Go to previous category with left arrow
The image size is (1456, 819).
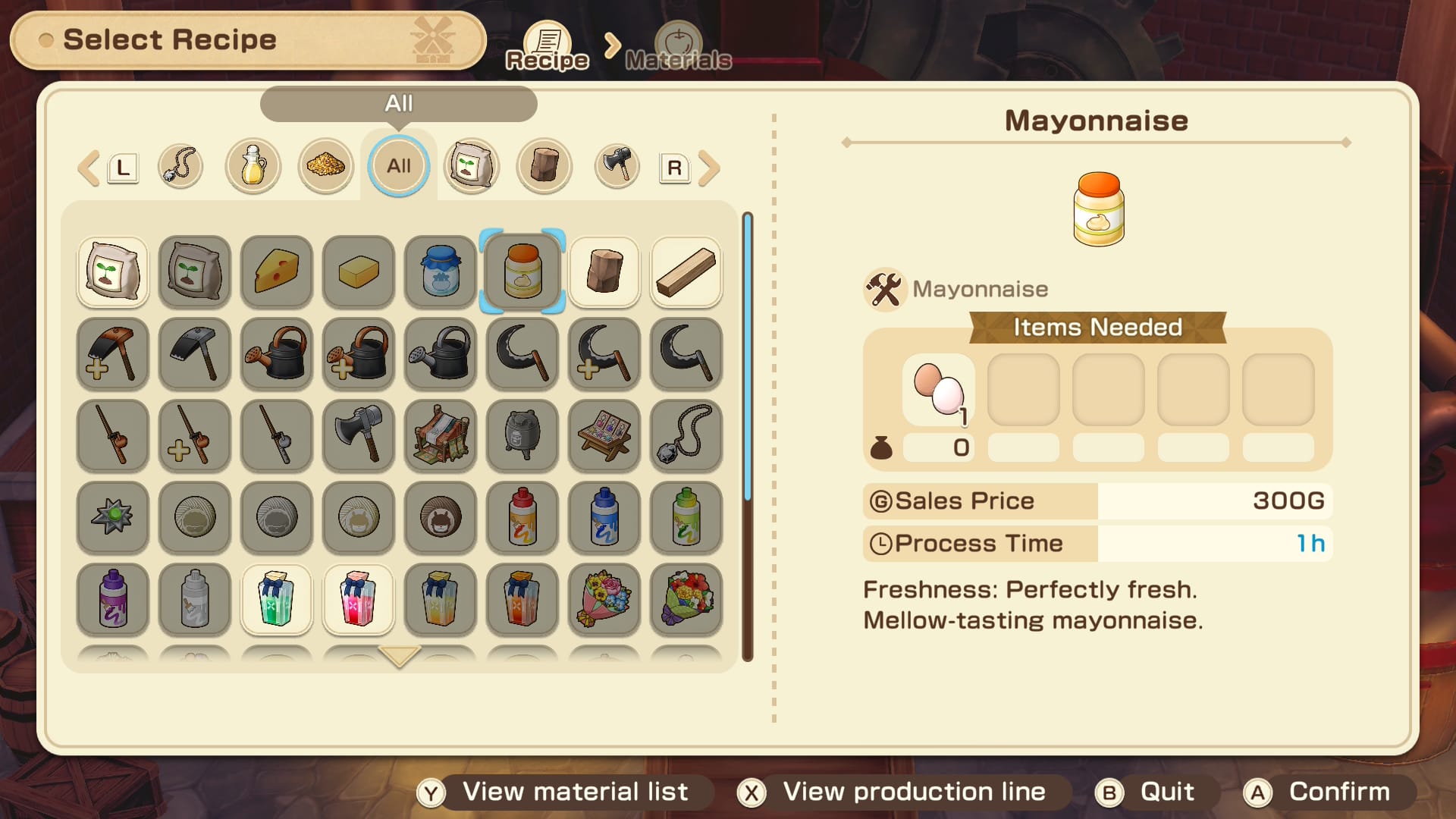click(89, 168)
